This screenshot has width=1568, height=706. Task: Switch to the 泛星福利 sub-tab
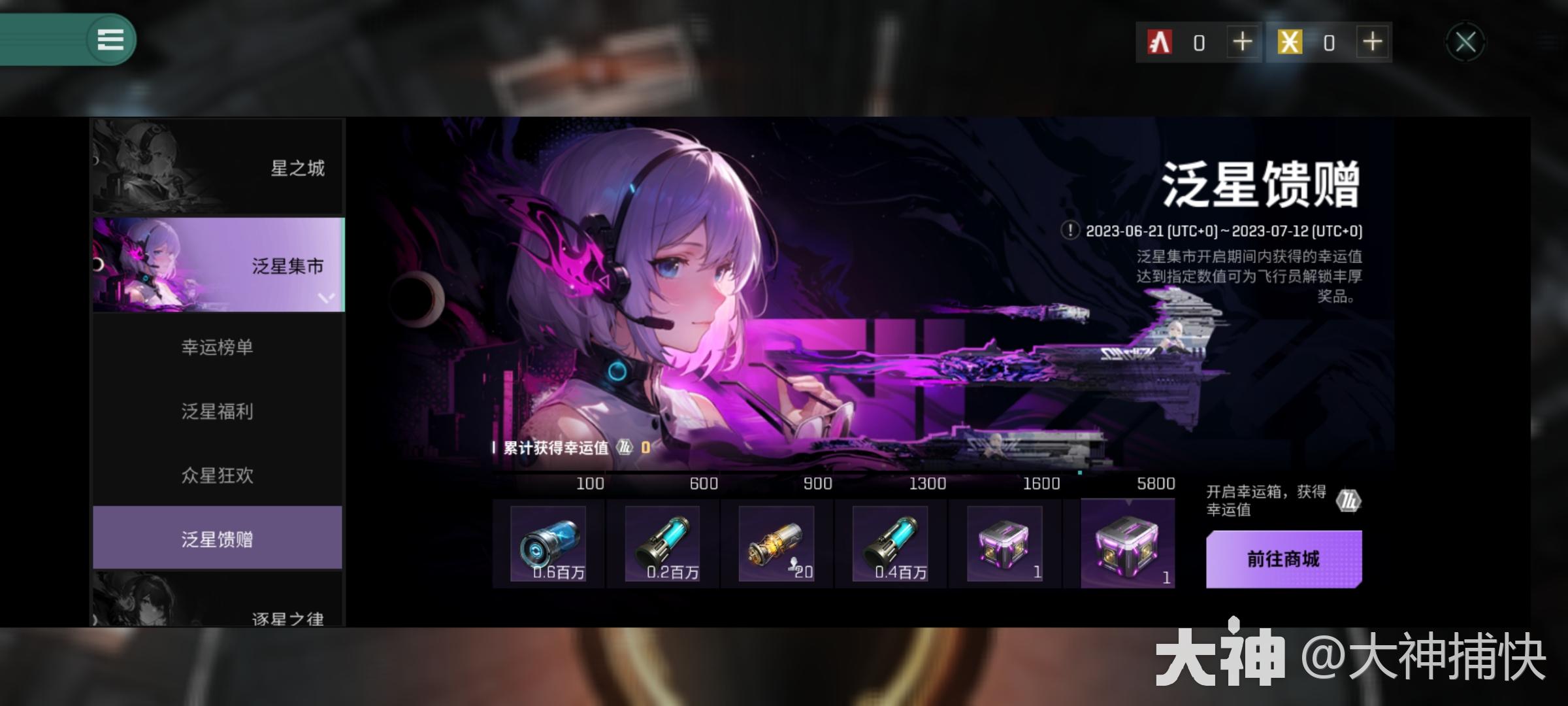[218, 411]
